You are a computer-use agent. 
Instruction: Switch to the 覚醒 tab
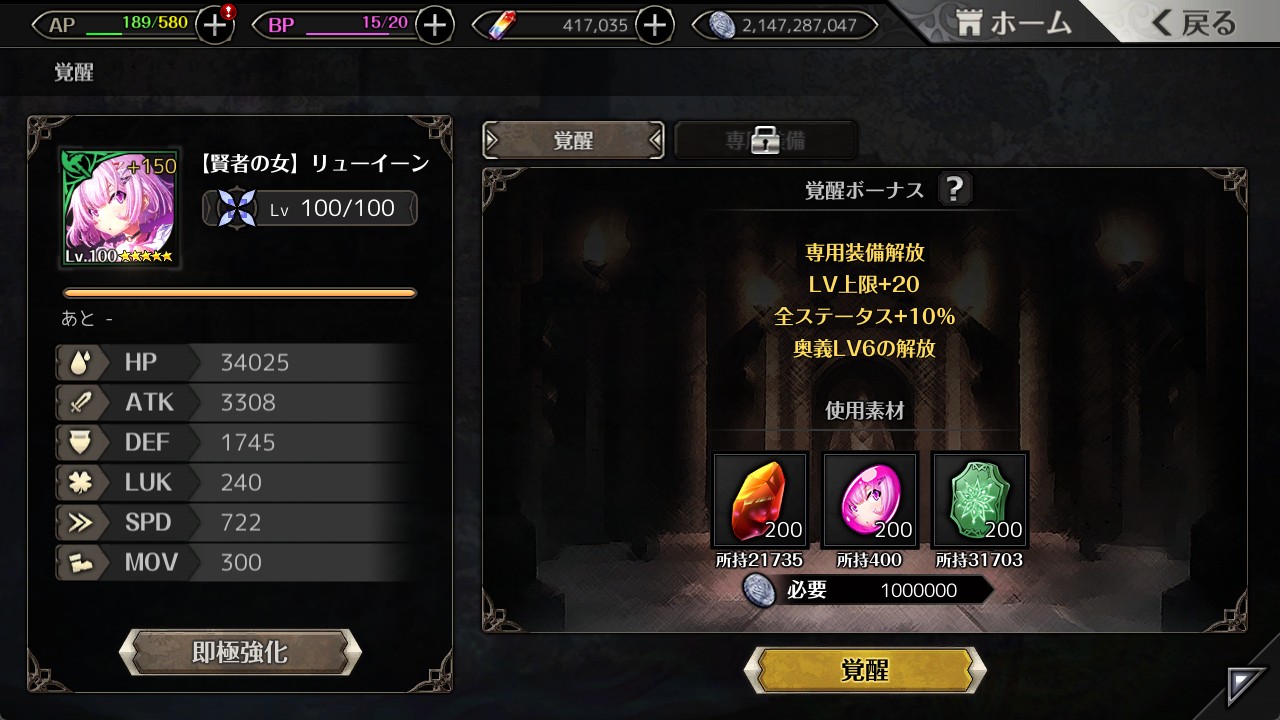coord(573,141)
